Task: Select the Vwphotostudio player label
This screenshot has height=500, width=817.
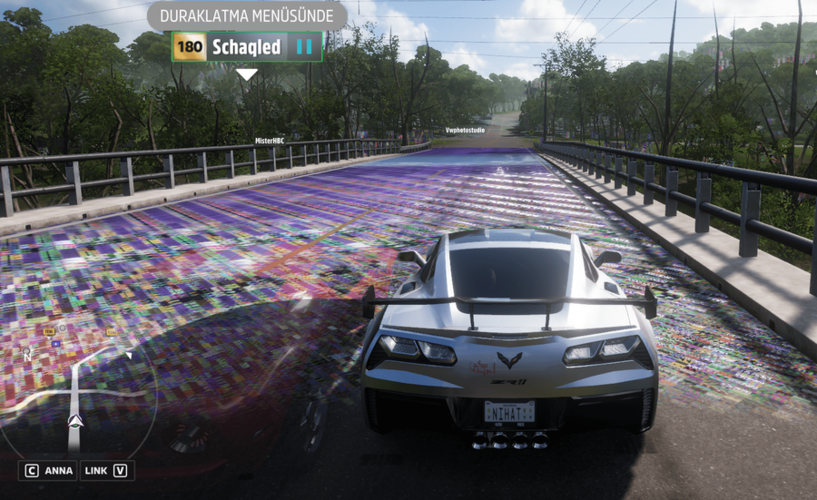Action: pos(467,130)
